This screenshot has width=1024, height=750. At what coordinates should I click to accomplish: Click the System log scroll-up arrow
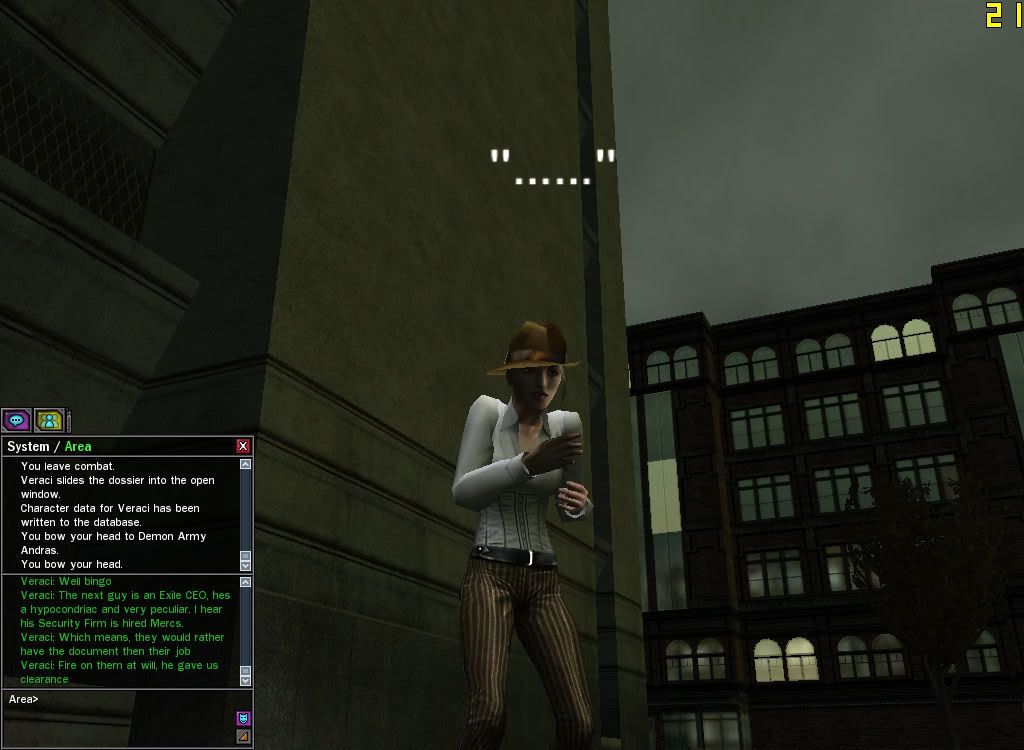[246, 464]
